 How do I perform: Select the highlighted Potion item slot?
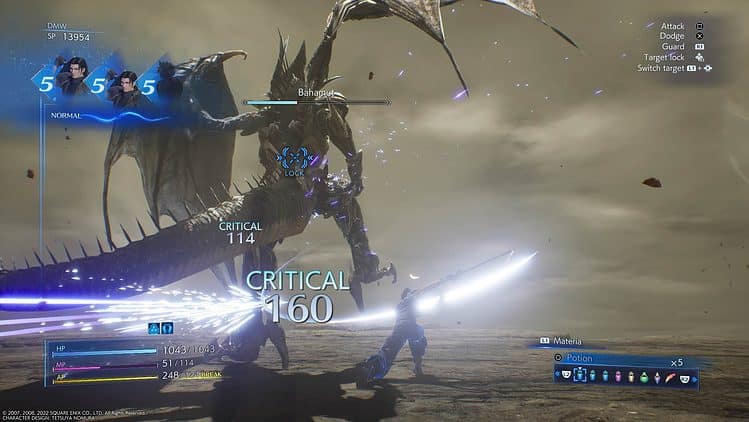(x=580, y=376)
